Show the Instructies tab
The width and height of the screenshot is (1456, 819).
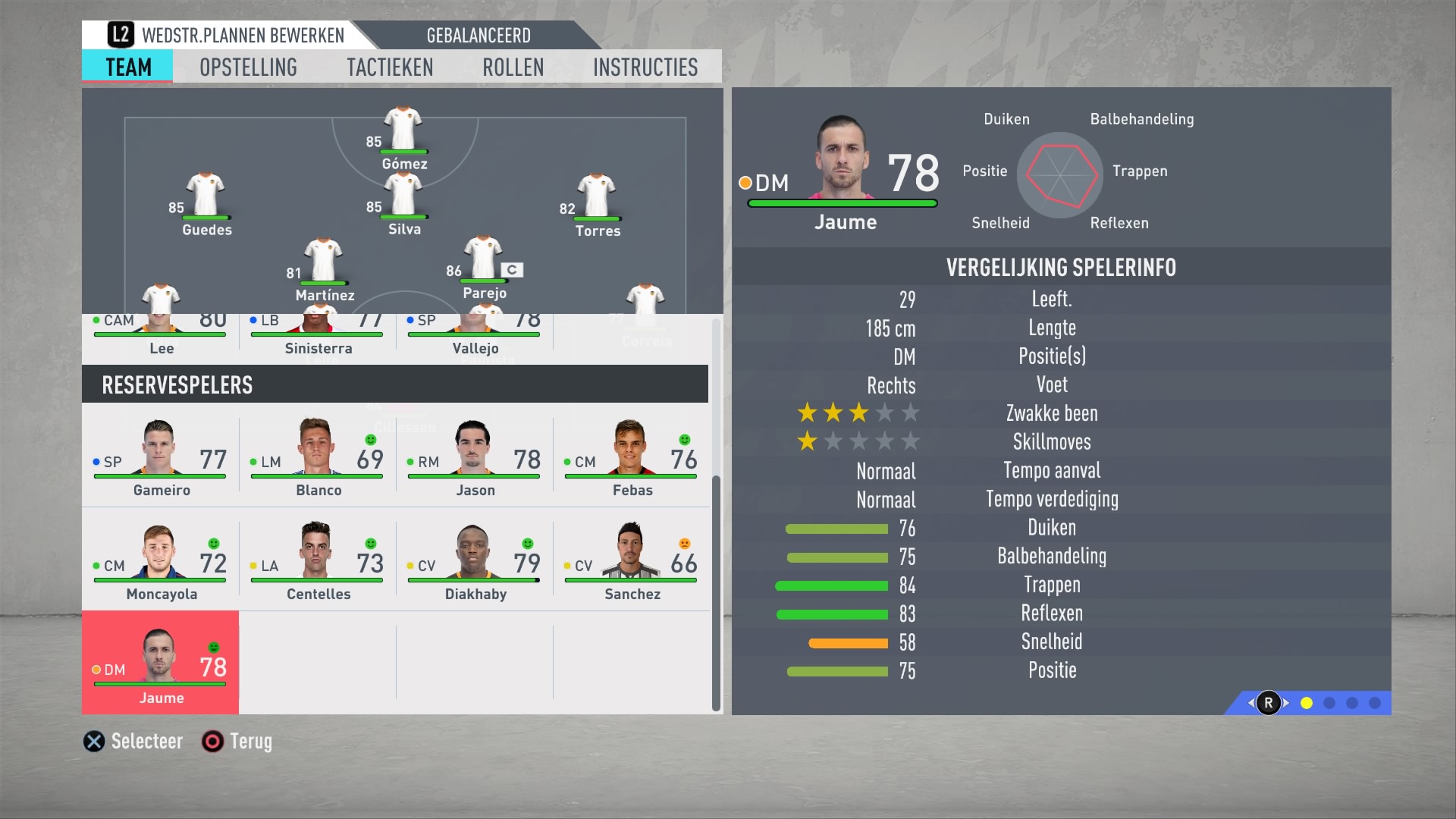(x=645, y=67)
